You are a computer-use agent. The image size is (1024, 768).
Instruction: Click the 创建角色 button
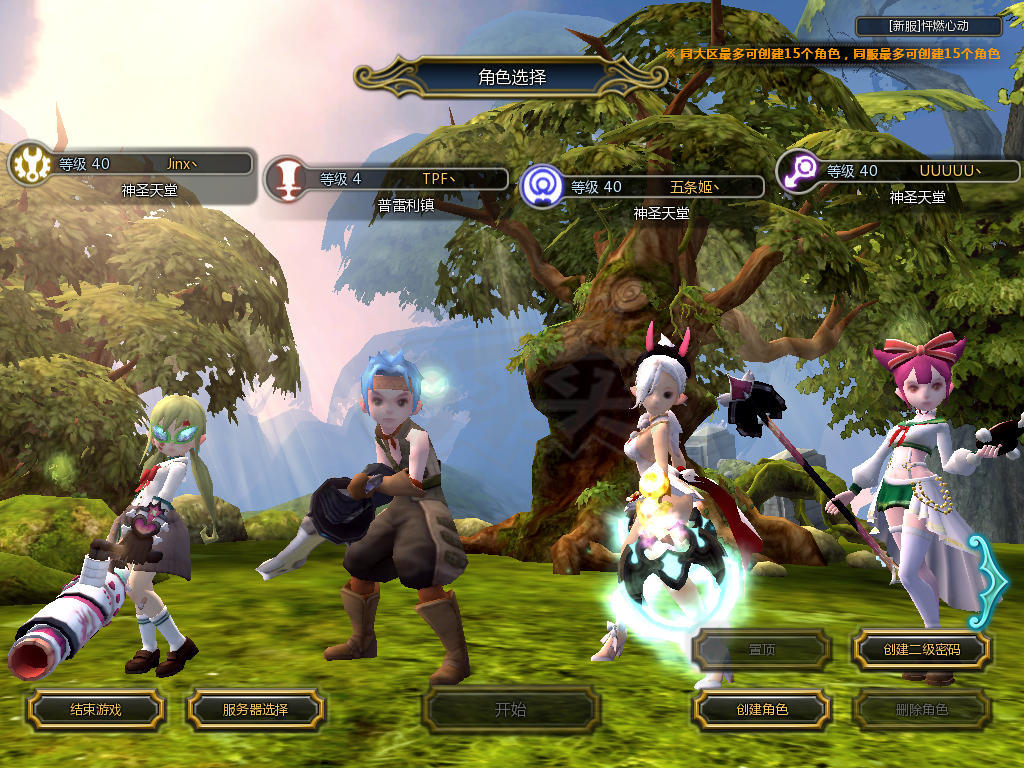point(762,710)
